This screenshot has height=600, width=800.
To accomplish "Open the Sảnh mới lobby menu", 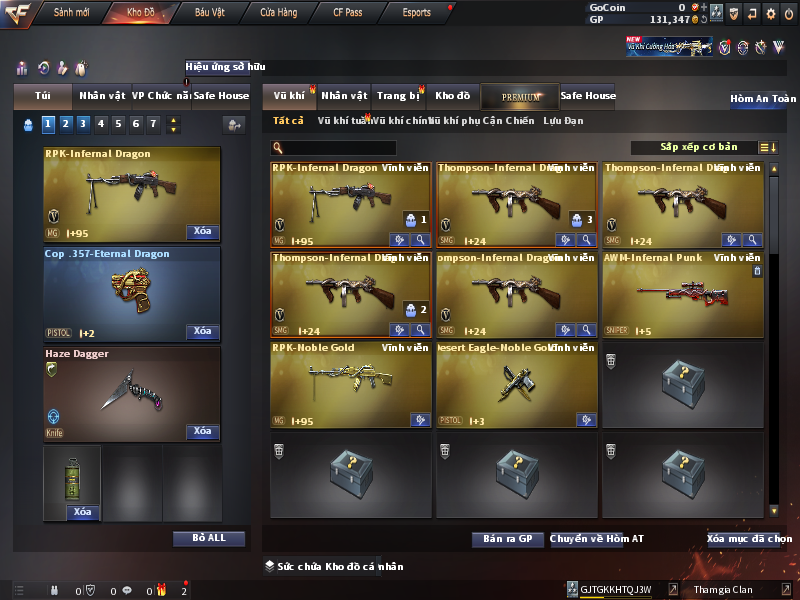I will pos(71,13).
